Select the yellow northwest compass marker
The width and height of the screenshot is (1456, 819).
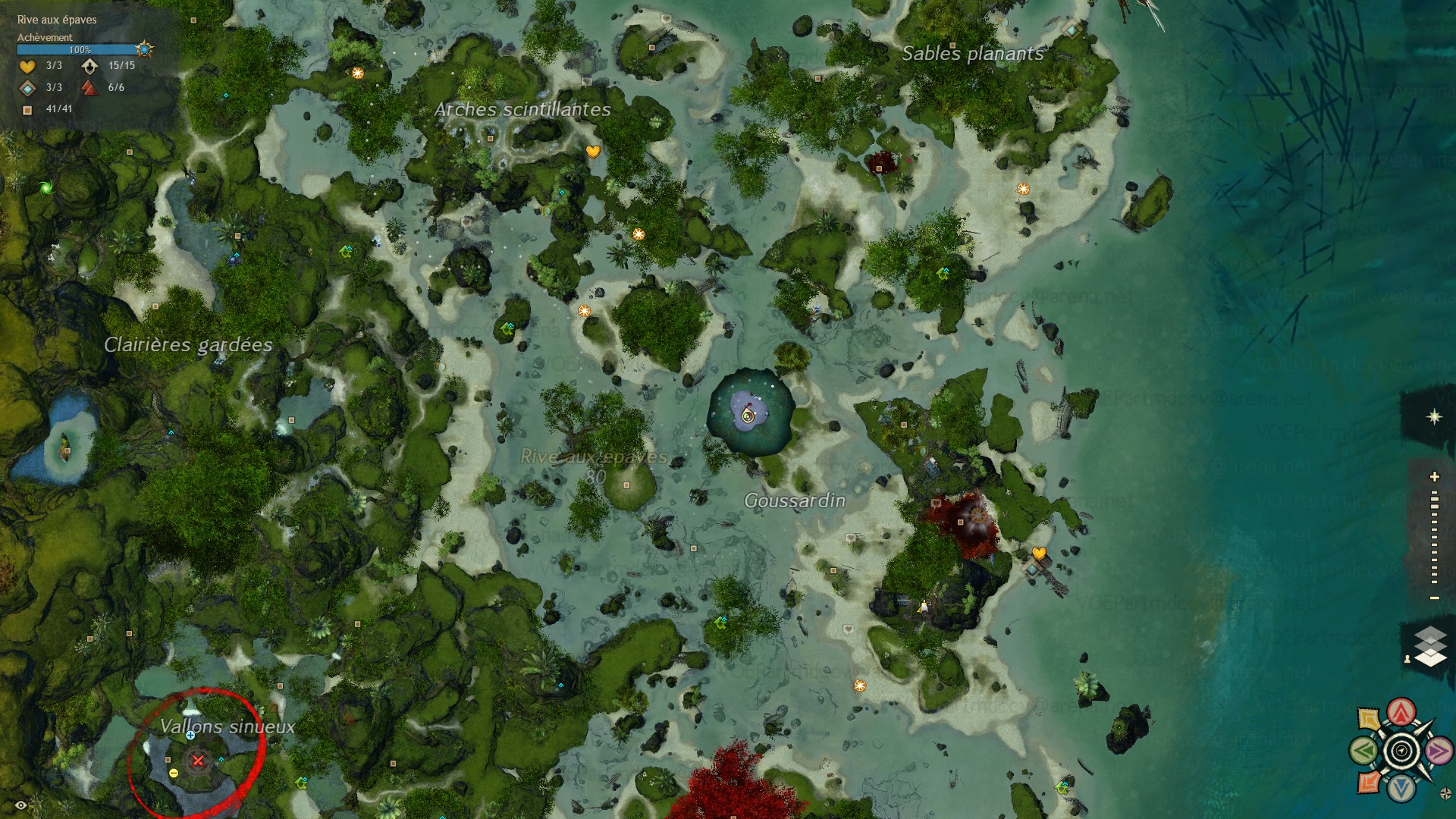(x=1369, y=719)
